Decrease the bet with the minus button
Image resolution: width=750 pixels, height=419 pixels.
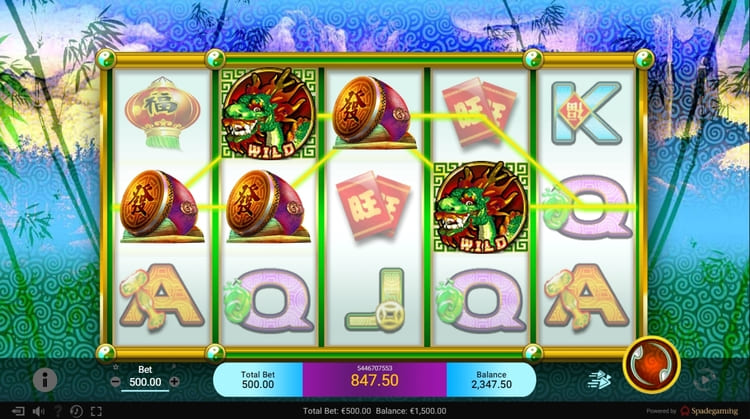click(x=116, y=381)
